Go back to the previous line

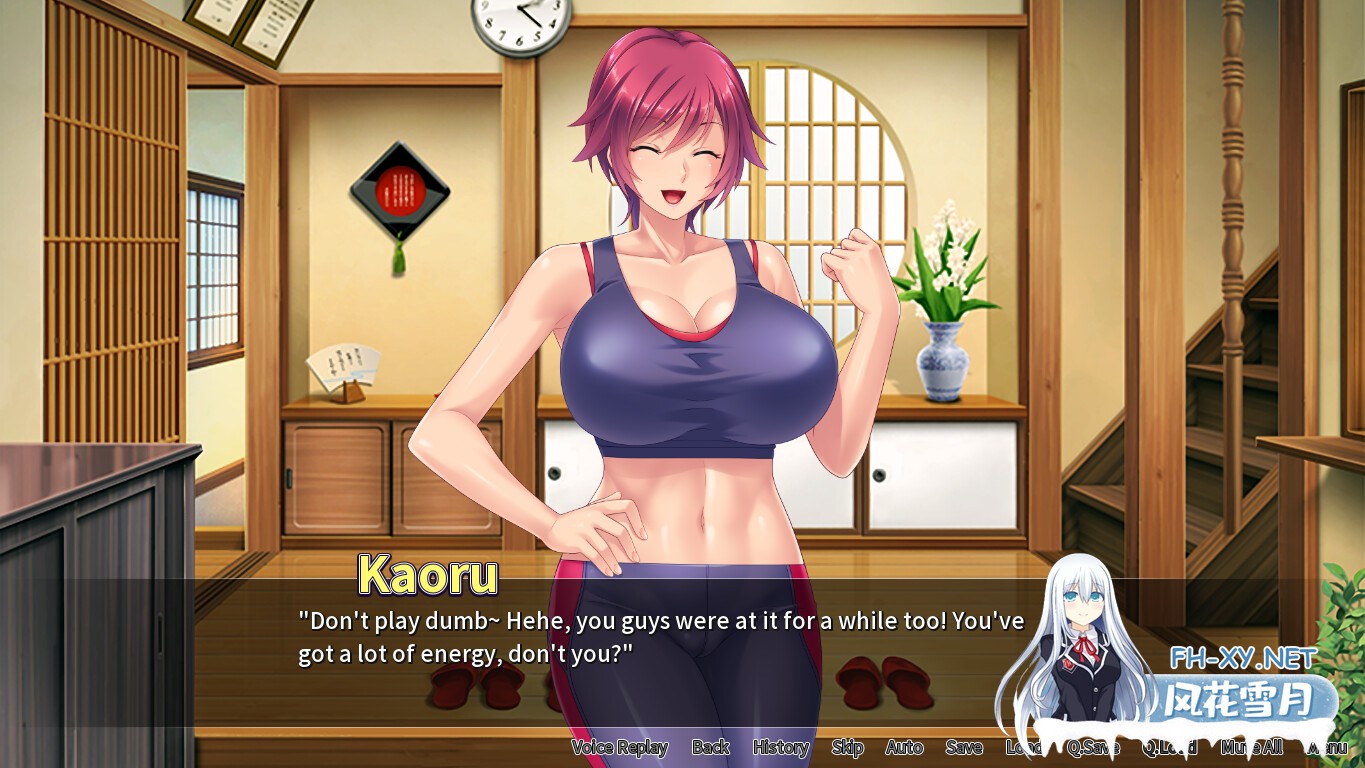point(710,747)
